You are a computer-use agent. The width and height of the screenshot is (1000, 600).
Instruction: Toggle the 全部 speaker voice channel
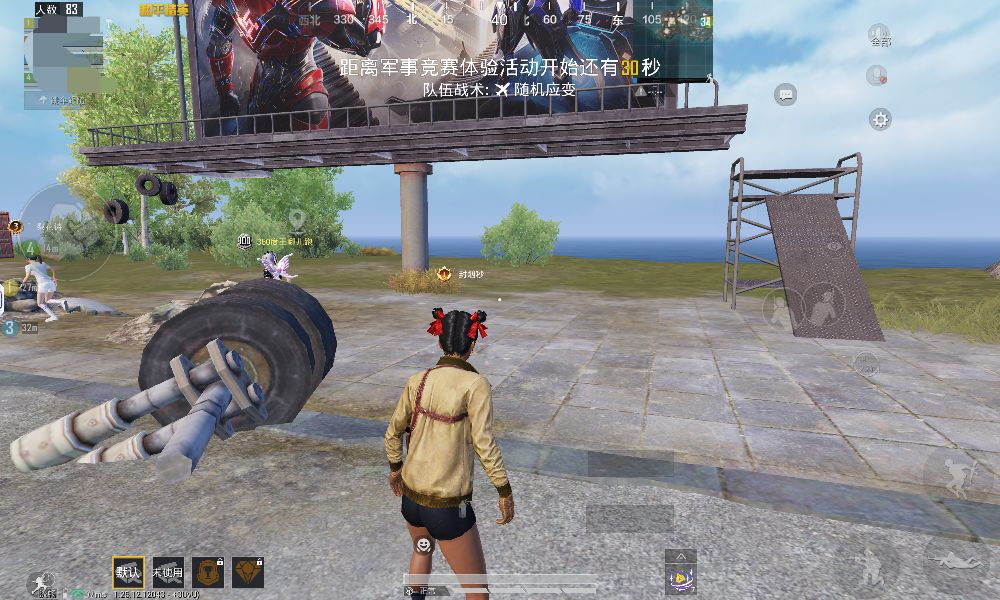click(879, 36)
